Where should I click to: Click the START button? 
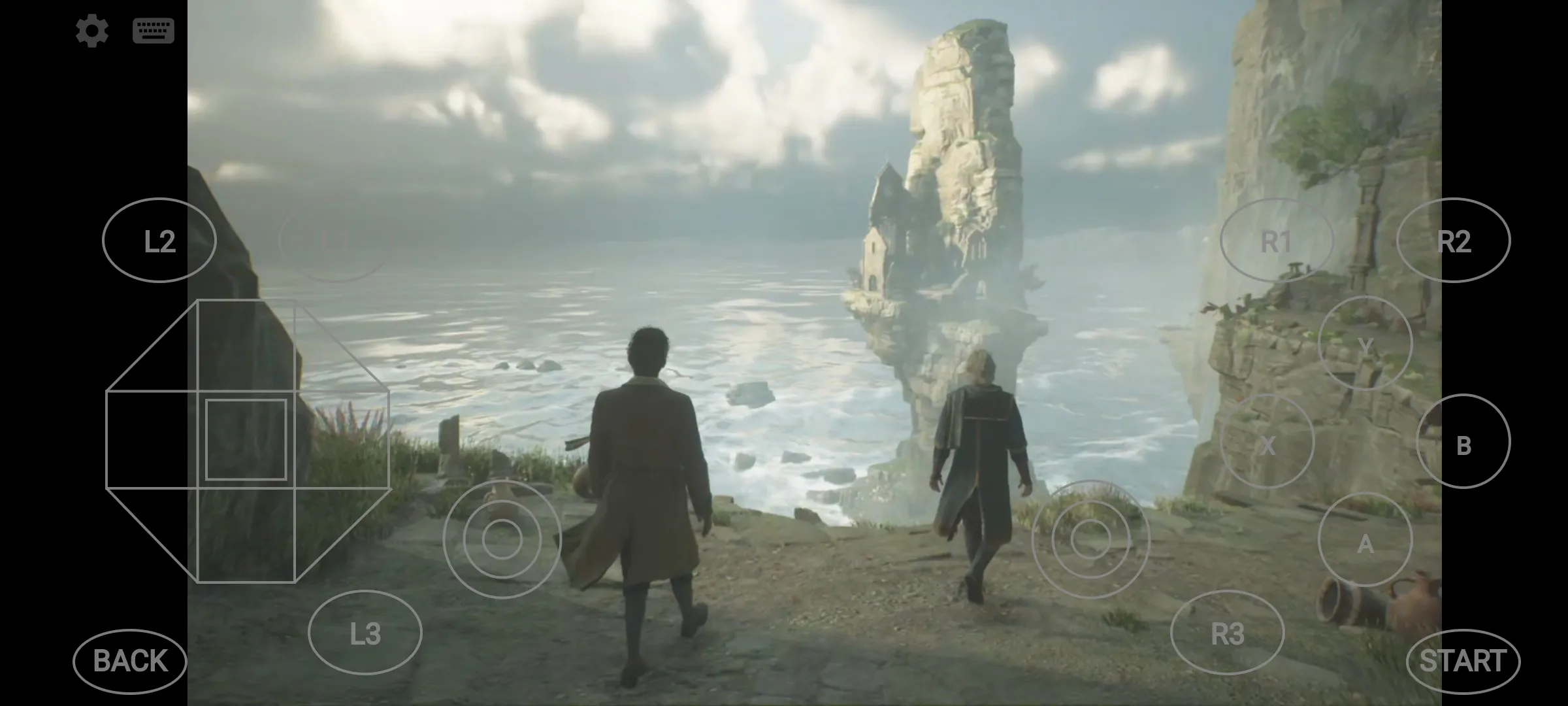coord(1463,661)
